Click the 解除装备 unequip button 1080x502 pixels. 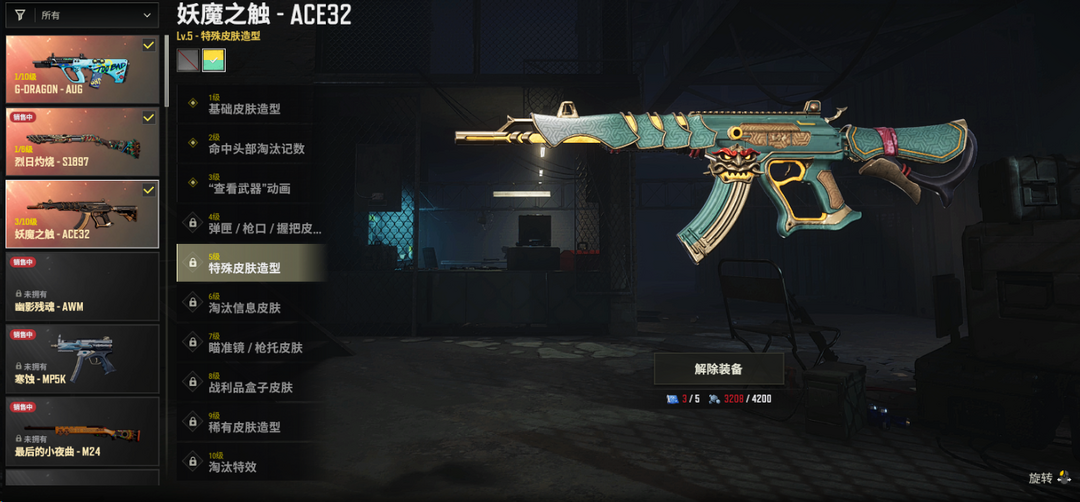pyautogui.click(x=718, y=368)
